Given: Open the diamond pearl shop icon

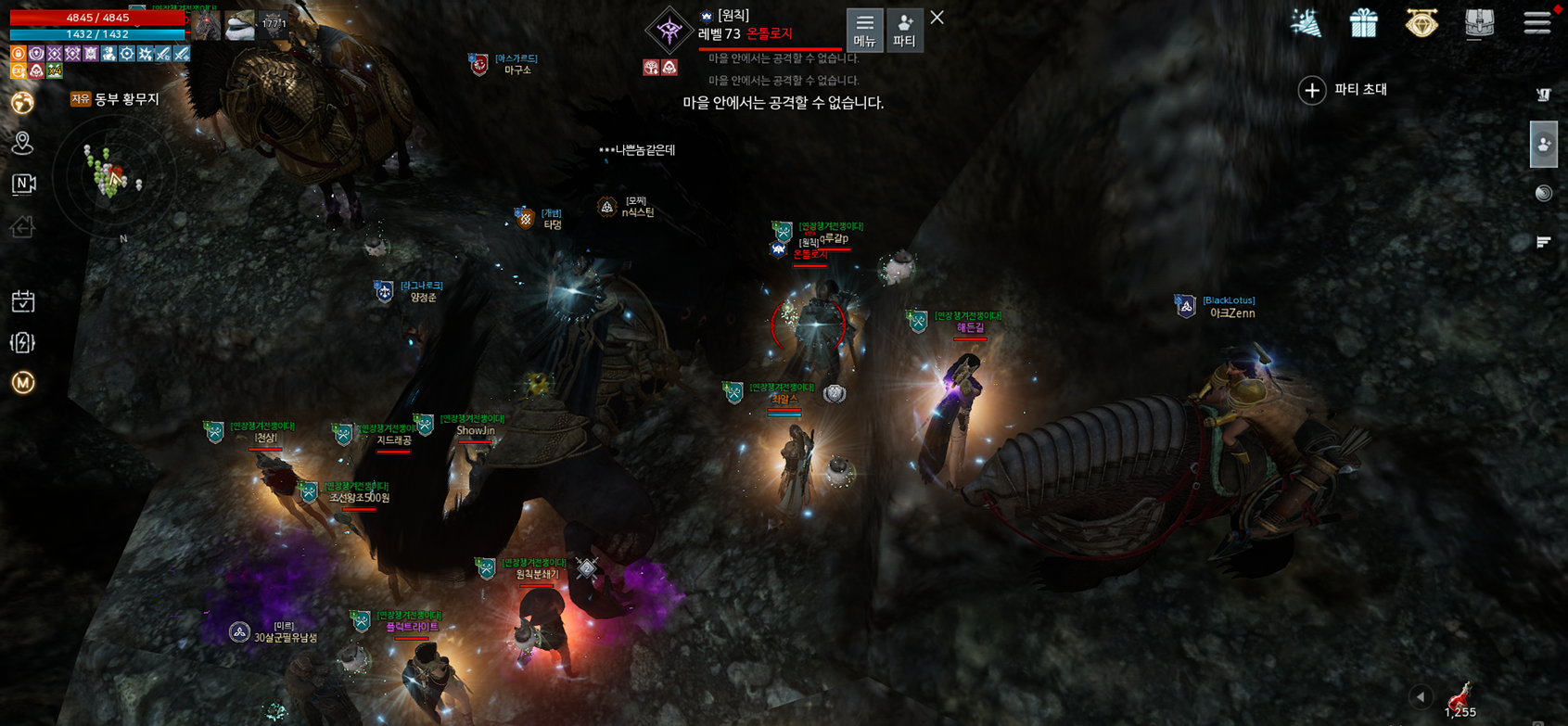Looking at the screenshot, I should (x=1421, y=23).
